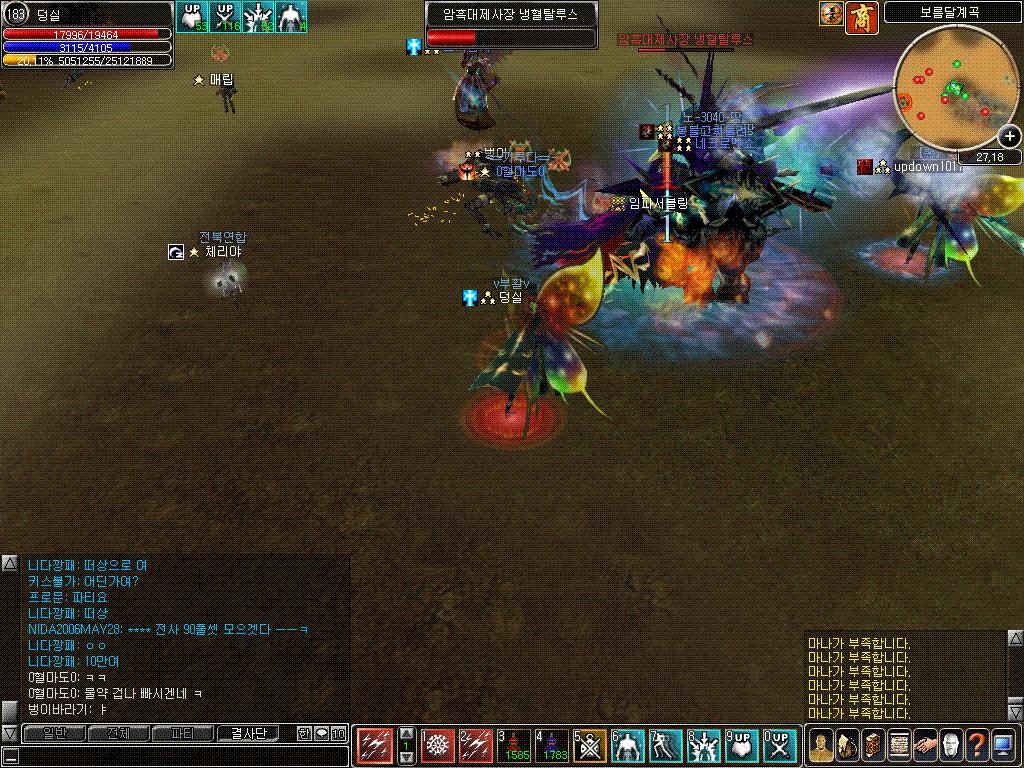Image resolution: width=1024 pixels, height=768 pixels.
Task: Zoom the minimap with the plus button
Action: point(1010,137)
